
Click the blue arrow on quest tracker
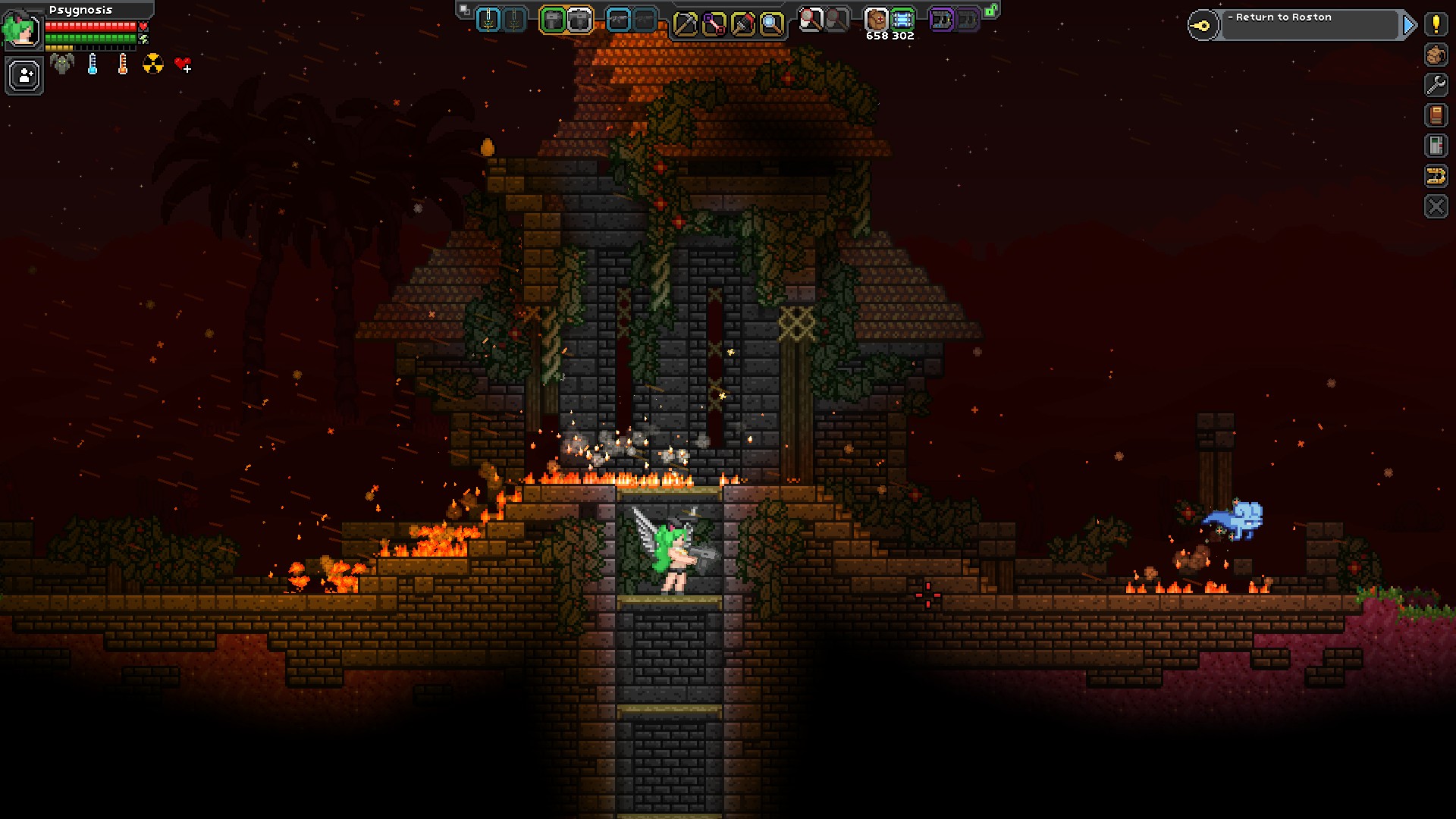pyautogui.click(x=1409, y=25)
